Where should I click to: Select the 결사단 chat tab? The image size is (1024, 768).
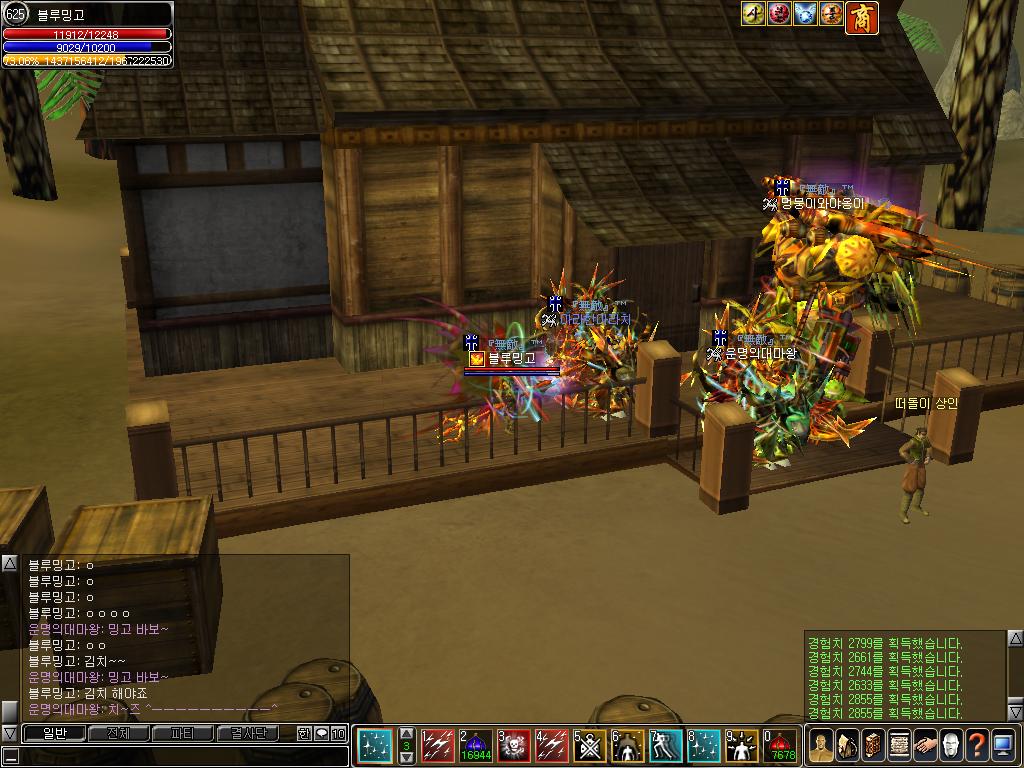pos(246,733)
